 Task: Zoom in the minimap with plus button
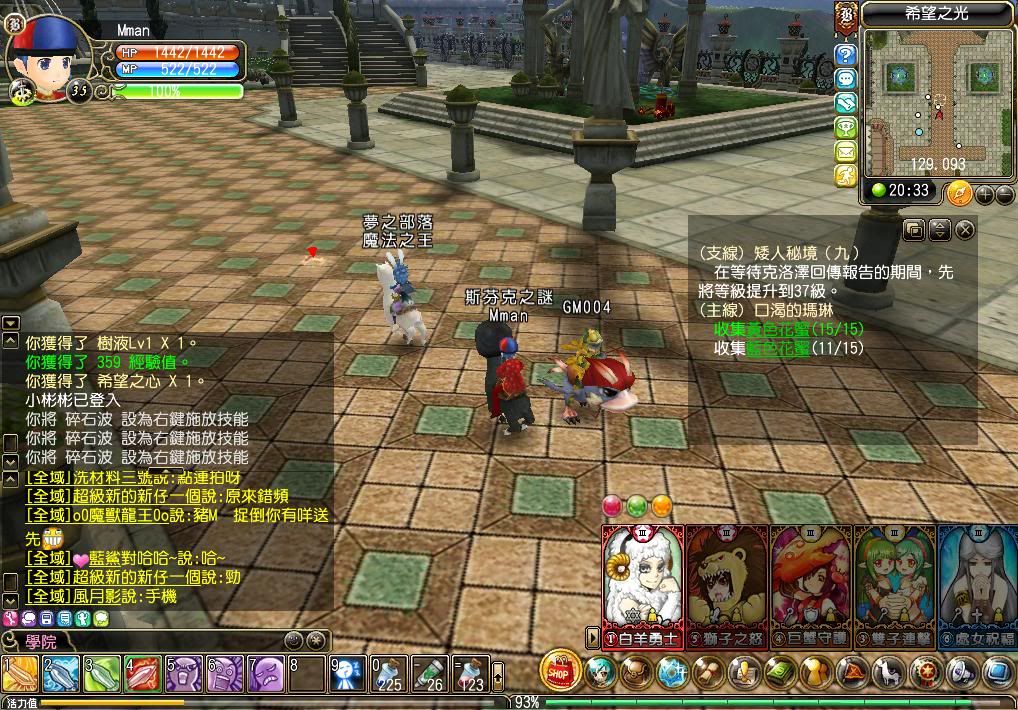tap(986, 193)
